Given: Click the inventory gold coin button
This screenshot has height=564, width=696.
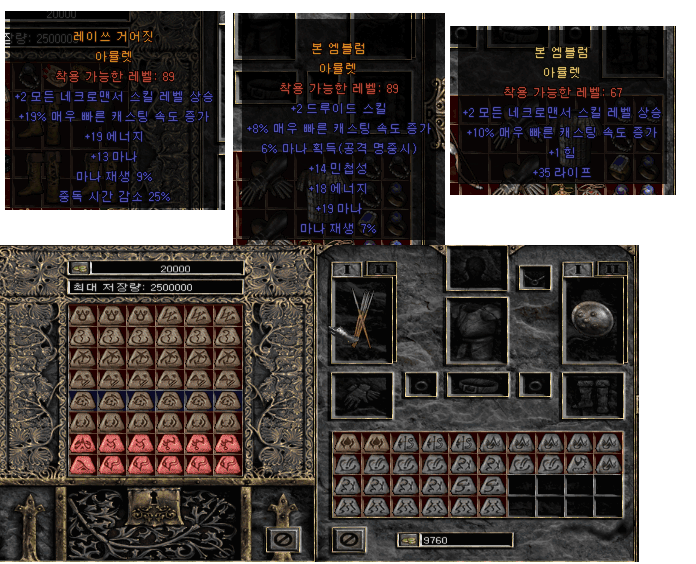Looking at the screenshot, I should pyautogui.click(x=408, y=540).
